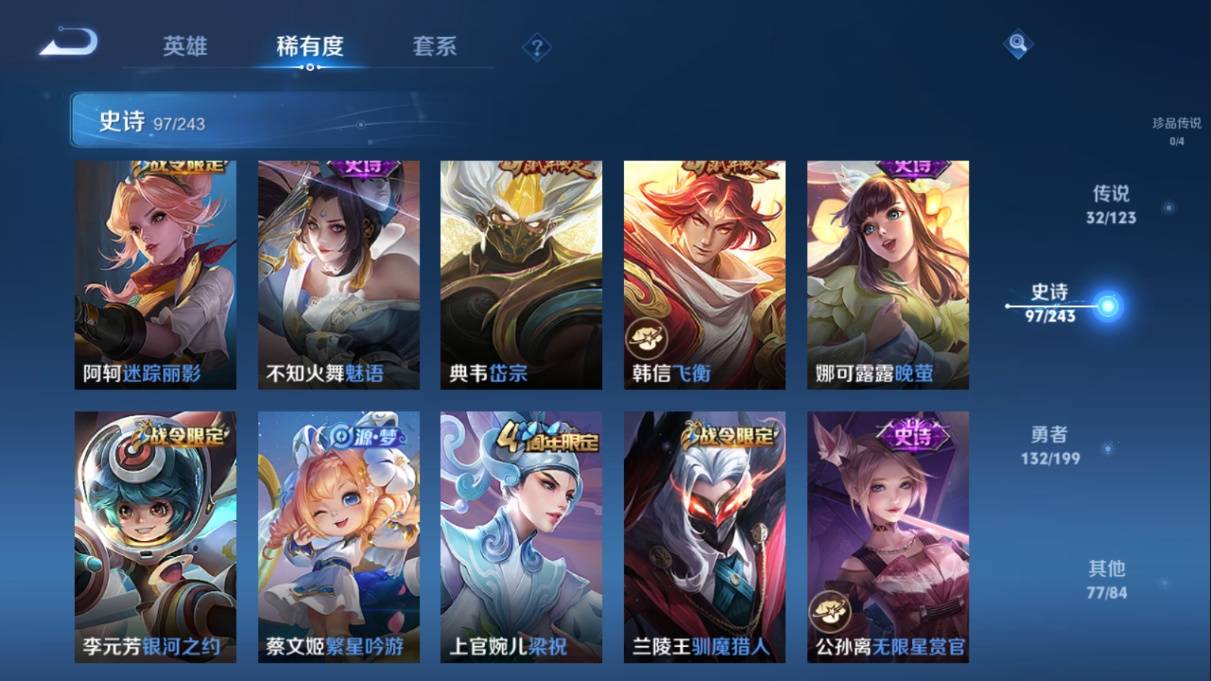The height and width of the screenshot is (681, 1211).
Task: Jump to the 勇者 rarity section
Action: coord(1050,445)
